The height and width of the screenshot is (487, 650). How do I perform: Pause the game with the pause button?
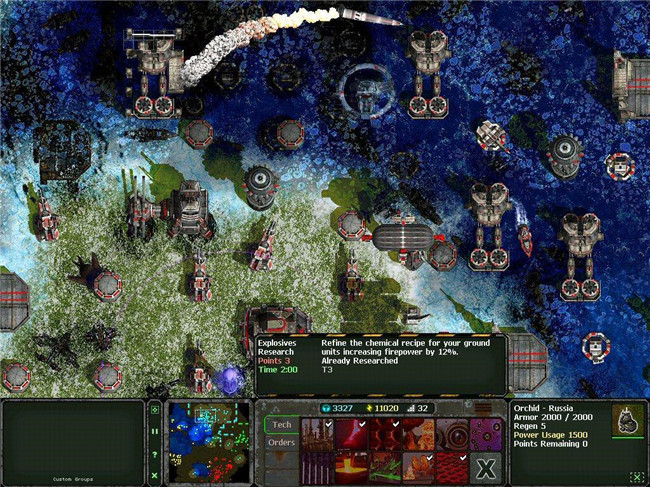point(155,431)
